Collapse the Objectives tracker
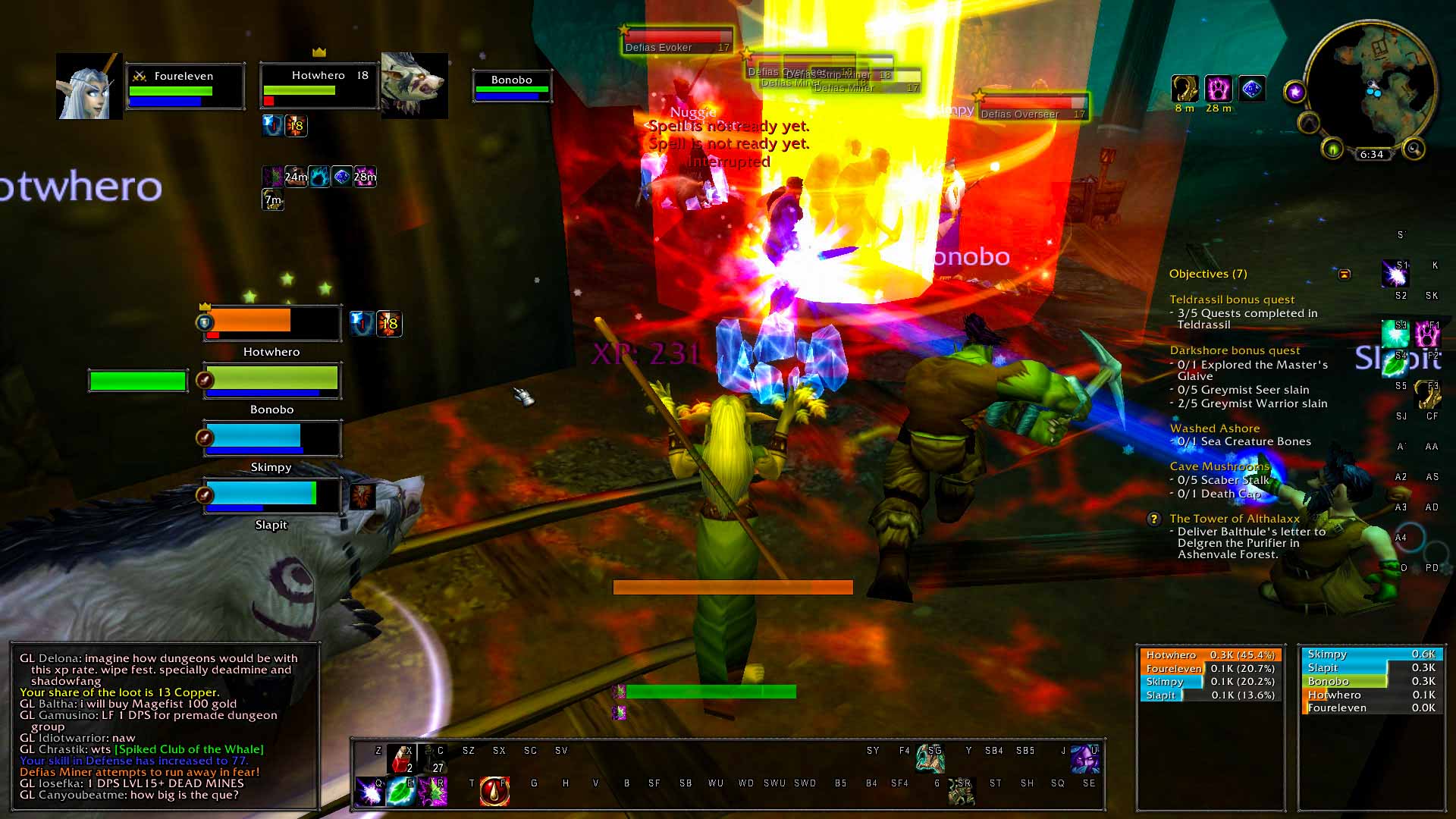This screenshot has width=1456, height=819. [x=1345, y=274]
